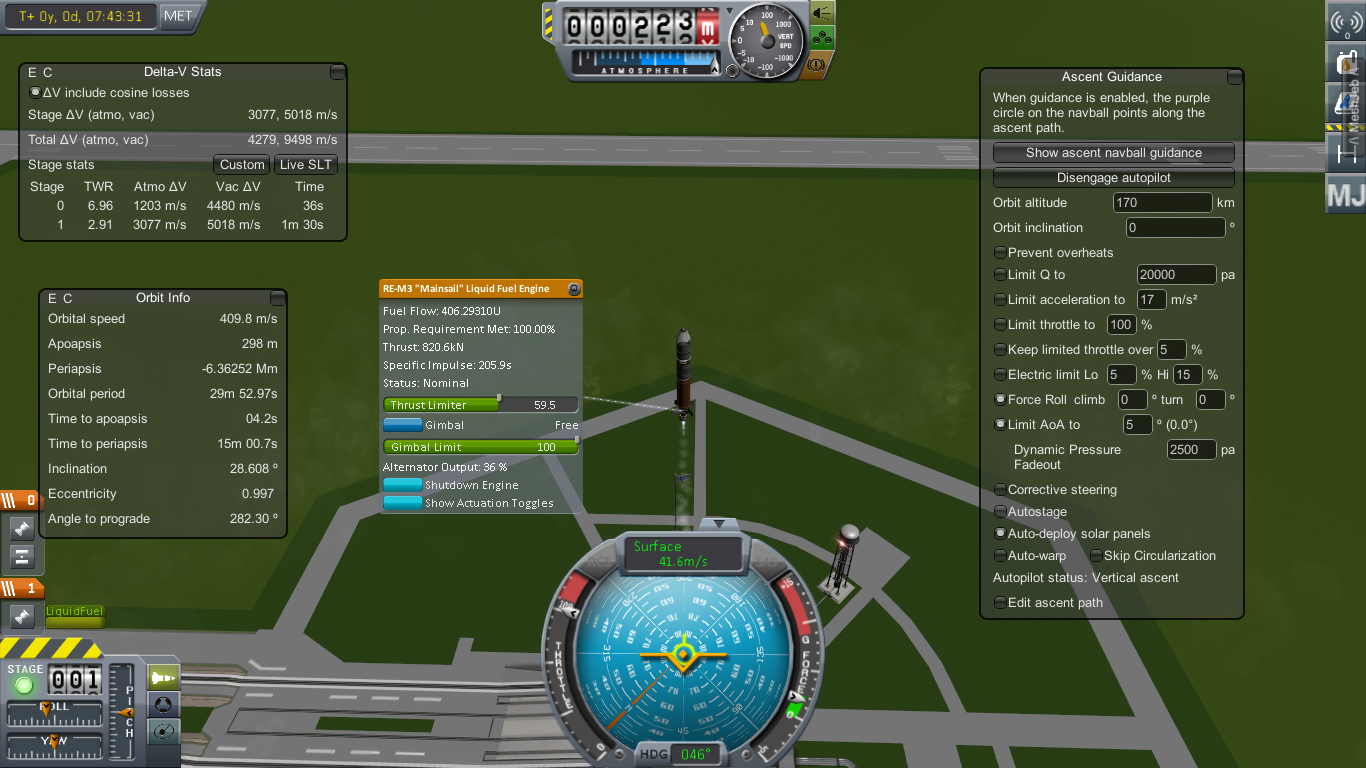1366x768 pixels.
Task: Enable Corrective steering
Action: click(1000, 490)
